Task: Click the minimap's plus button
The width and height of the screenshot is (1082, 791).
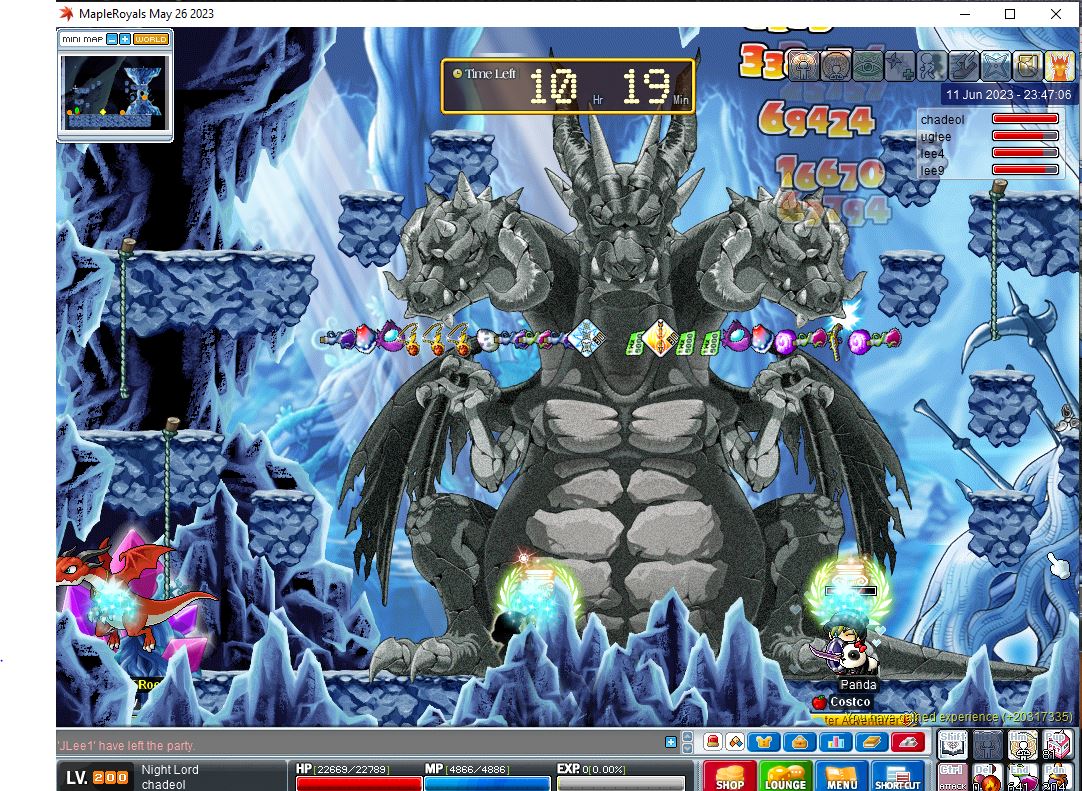Action: 125,39
